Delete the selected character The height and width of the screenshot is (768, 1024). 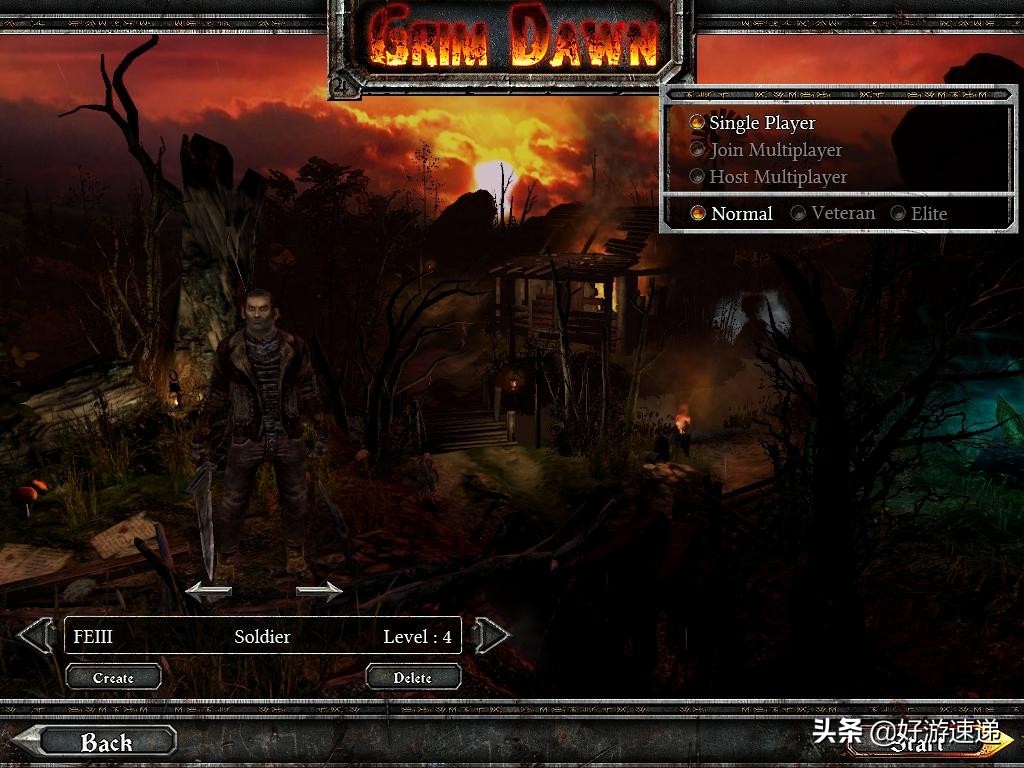tap(412, 677)
